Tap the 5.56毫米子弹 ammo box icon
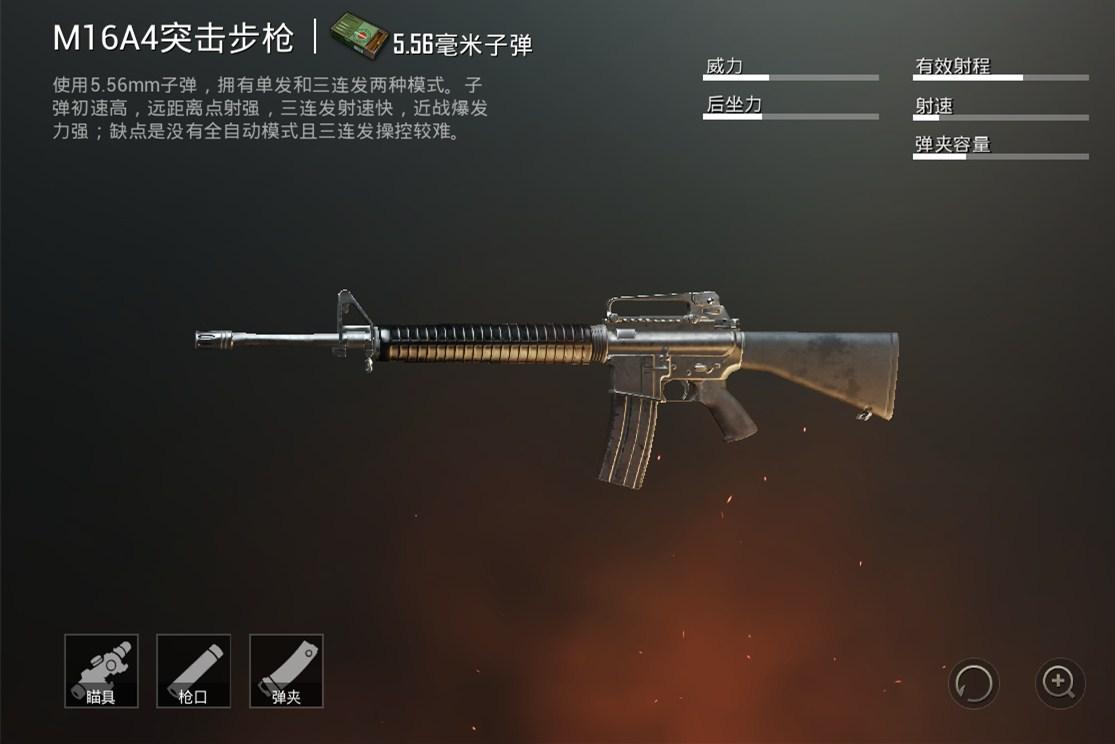The height and width of the screenshot is (744, 1115). 360,37
